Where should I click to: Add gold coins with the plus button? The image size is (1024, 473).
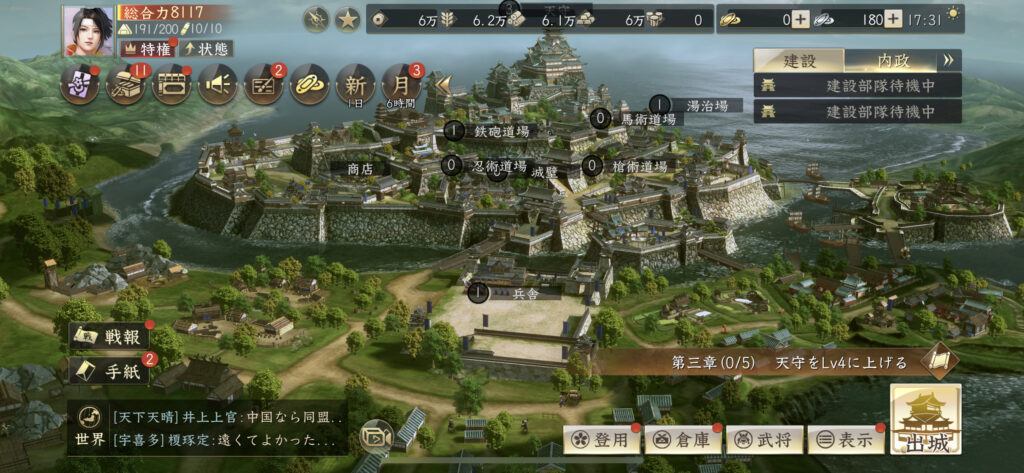(800, 19)
